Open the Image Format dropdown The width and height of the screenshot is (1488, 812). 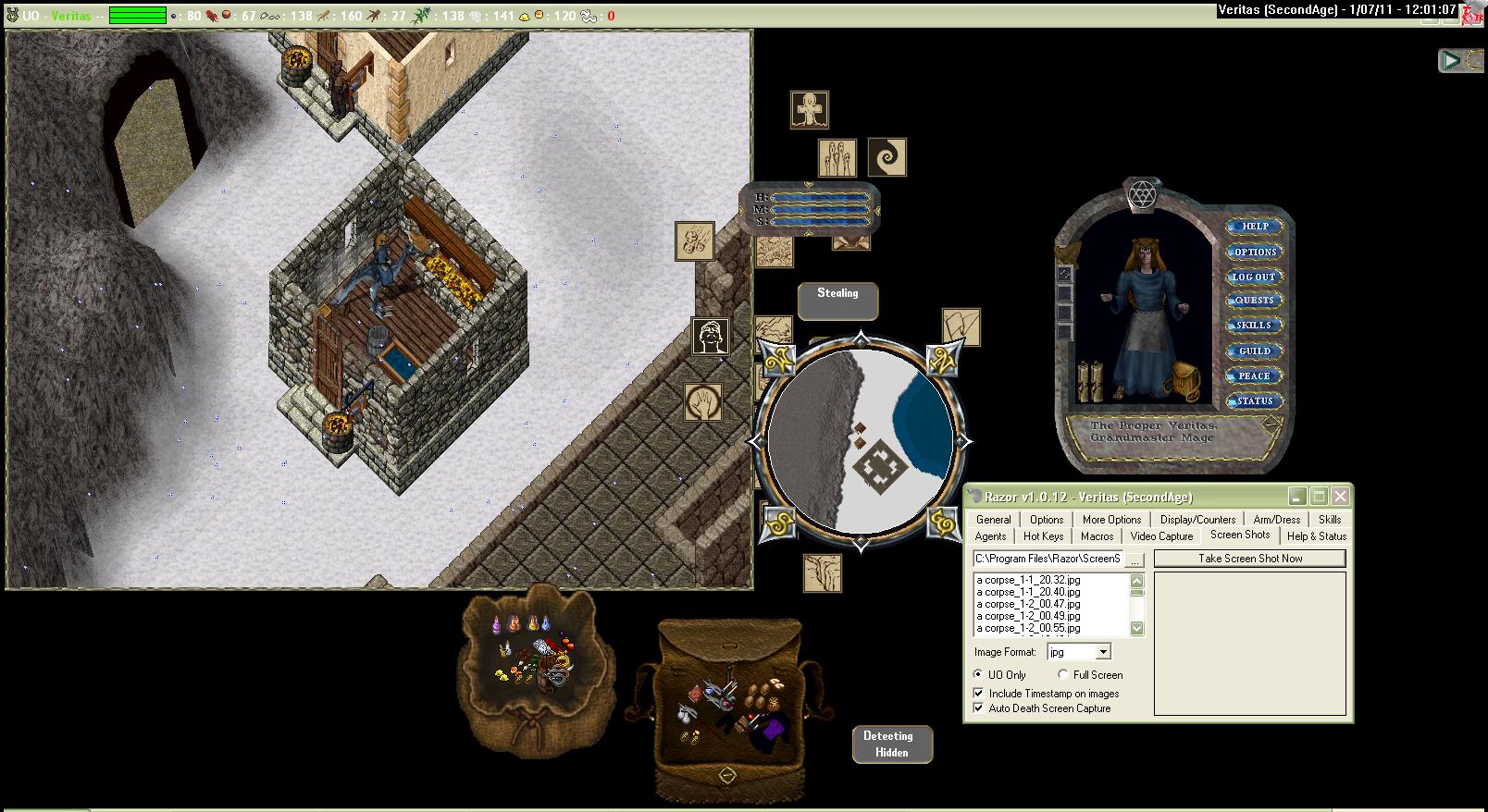(x=1103, y=653)
